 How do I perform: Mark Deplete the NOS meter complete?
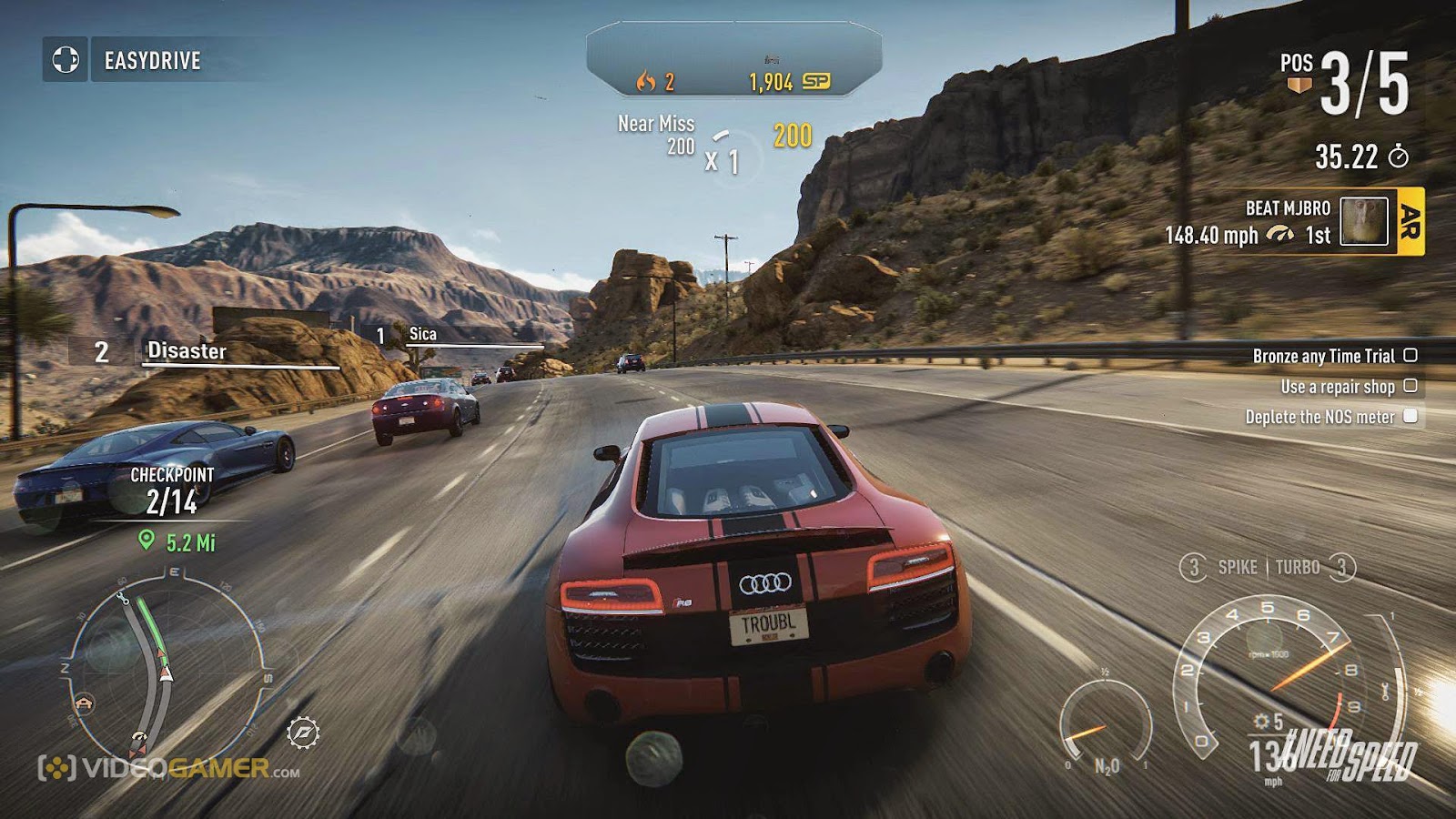1411,415
